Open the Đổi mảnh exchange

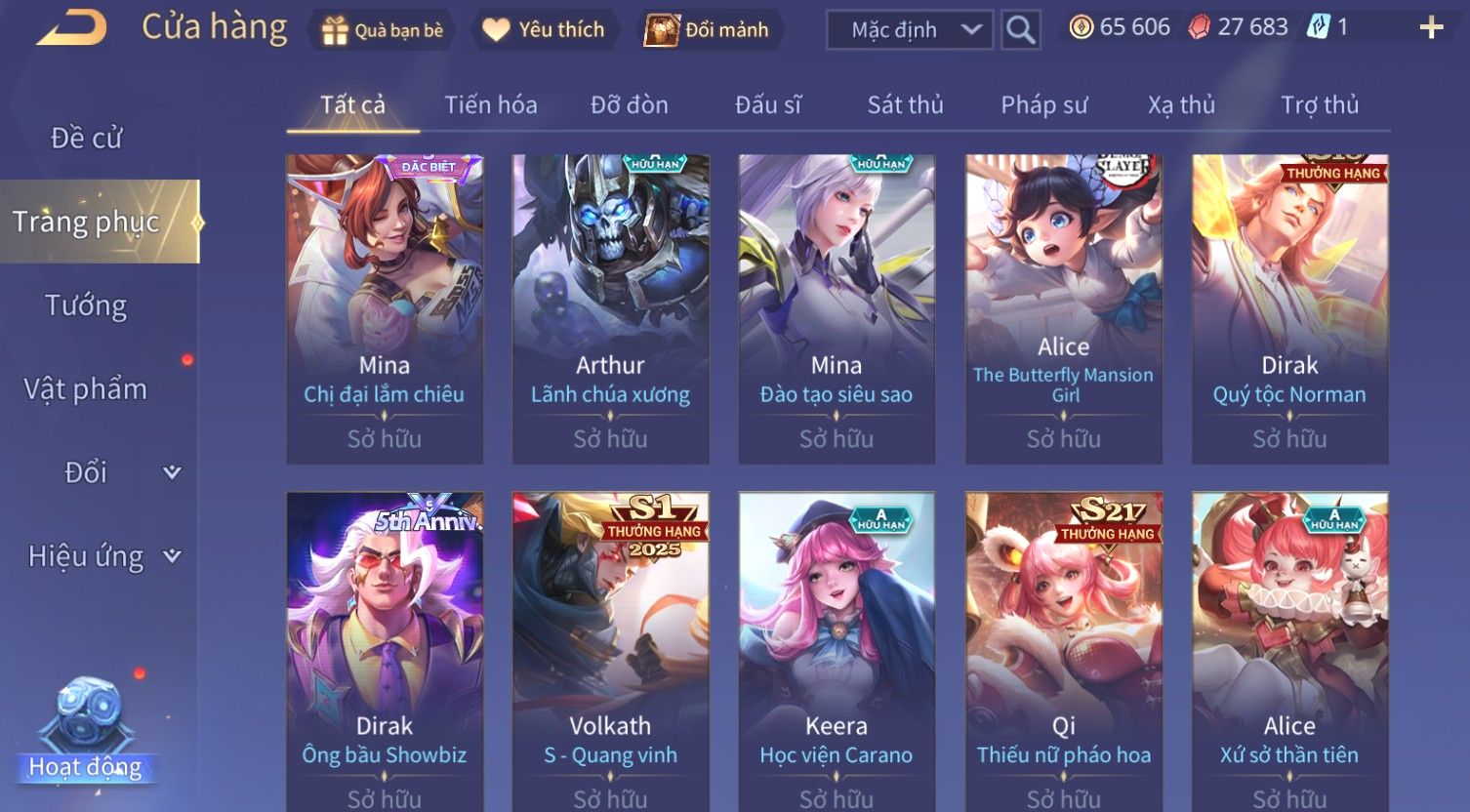708,30
